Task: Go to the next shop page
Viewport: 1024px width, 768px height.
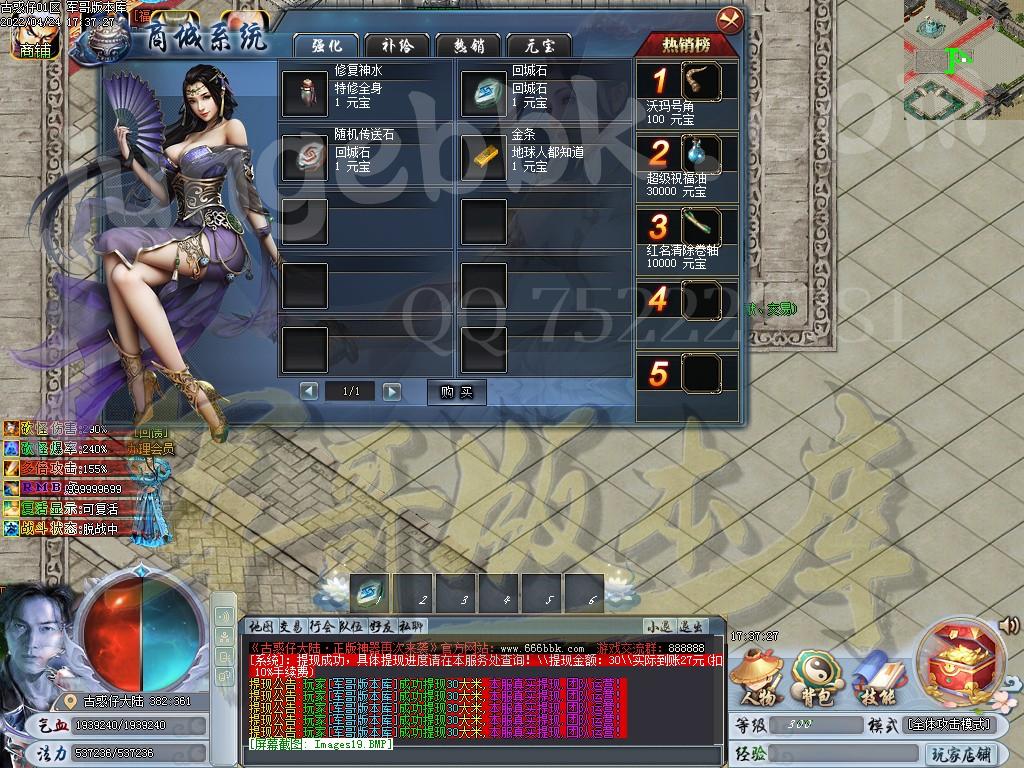Action: click(392, 391)
